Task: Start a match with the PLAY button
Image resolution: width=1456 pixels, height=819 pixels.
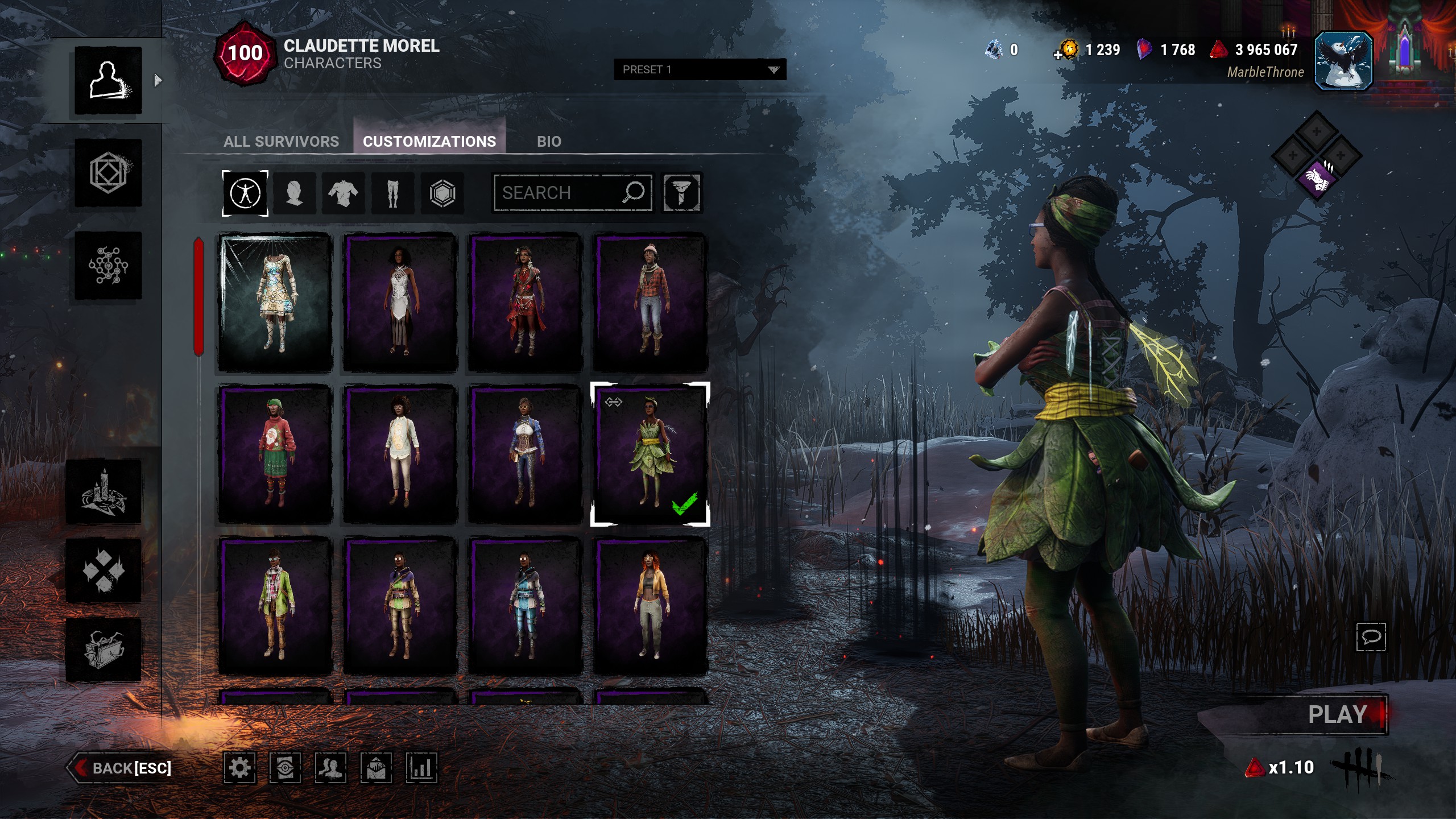Action: coord(1337,714)
